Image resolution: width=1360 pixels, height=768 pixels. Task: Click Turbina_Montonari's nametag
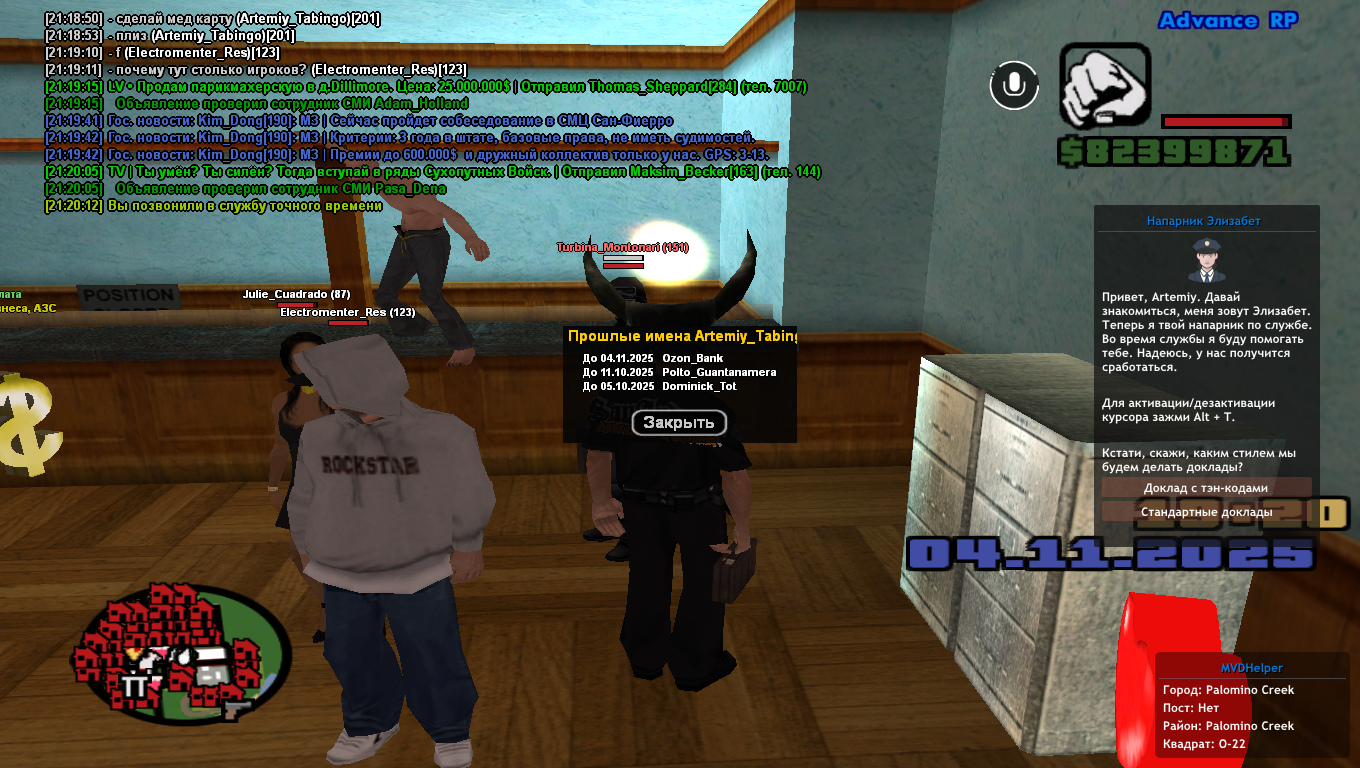click(x=621, y=248)
